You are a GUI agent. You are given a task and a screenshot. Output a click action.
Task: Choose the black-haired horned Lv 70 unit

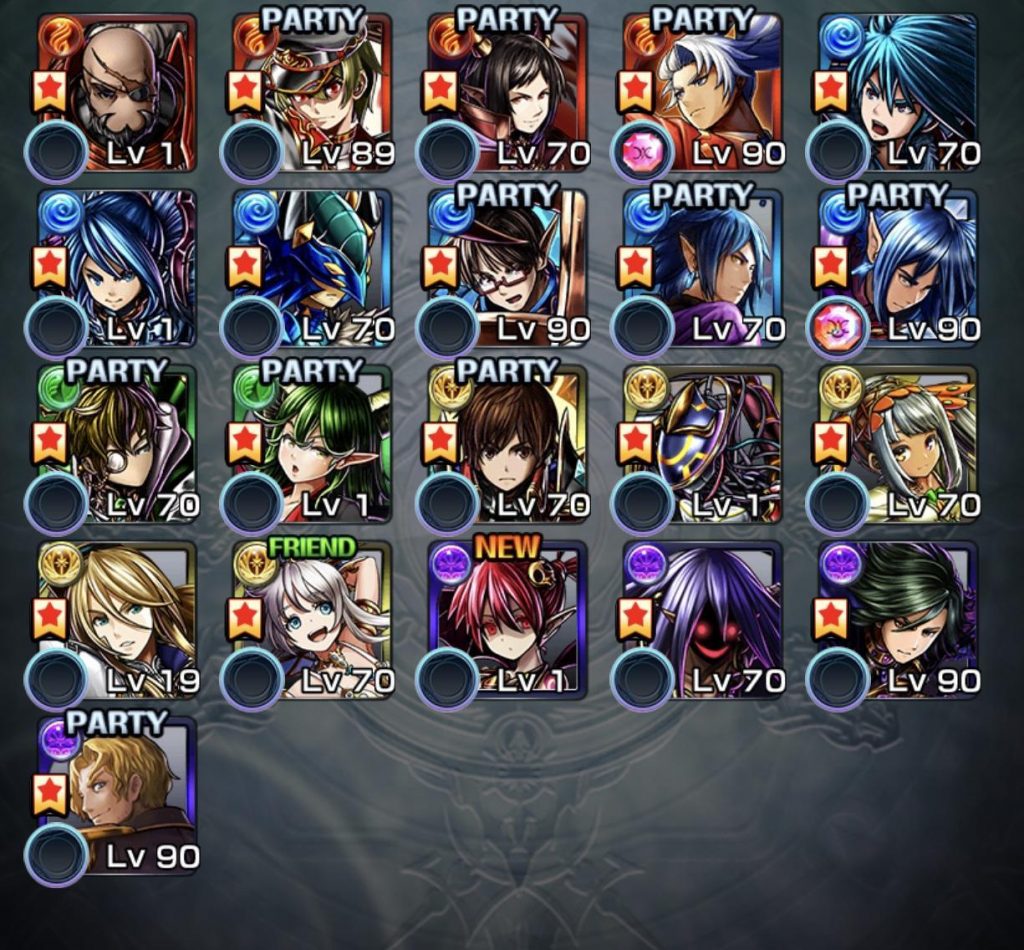click(x=508, y=92)
